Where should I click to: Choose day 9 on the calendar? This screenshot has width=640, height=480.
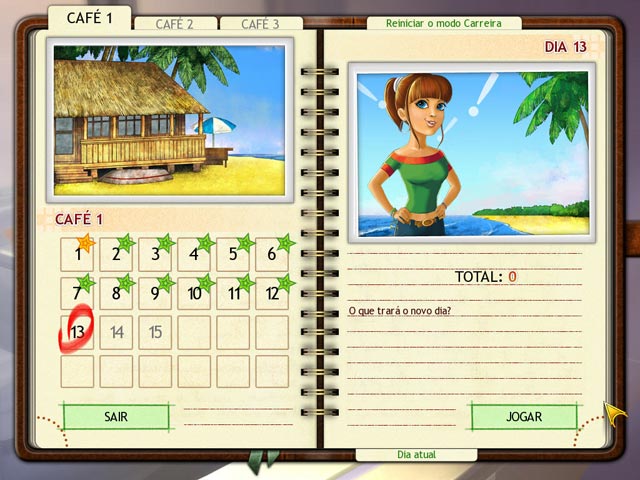coord(155,293)
